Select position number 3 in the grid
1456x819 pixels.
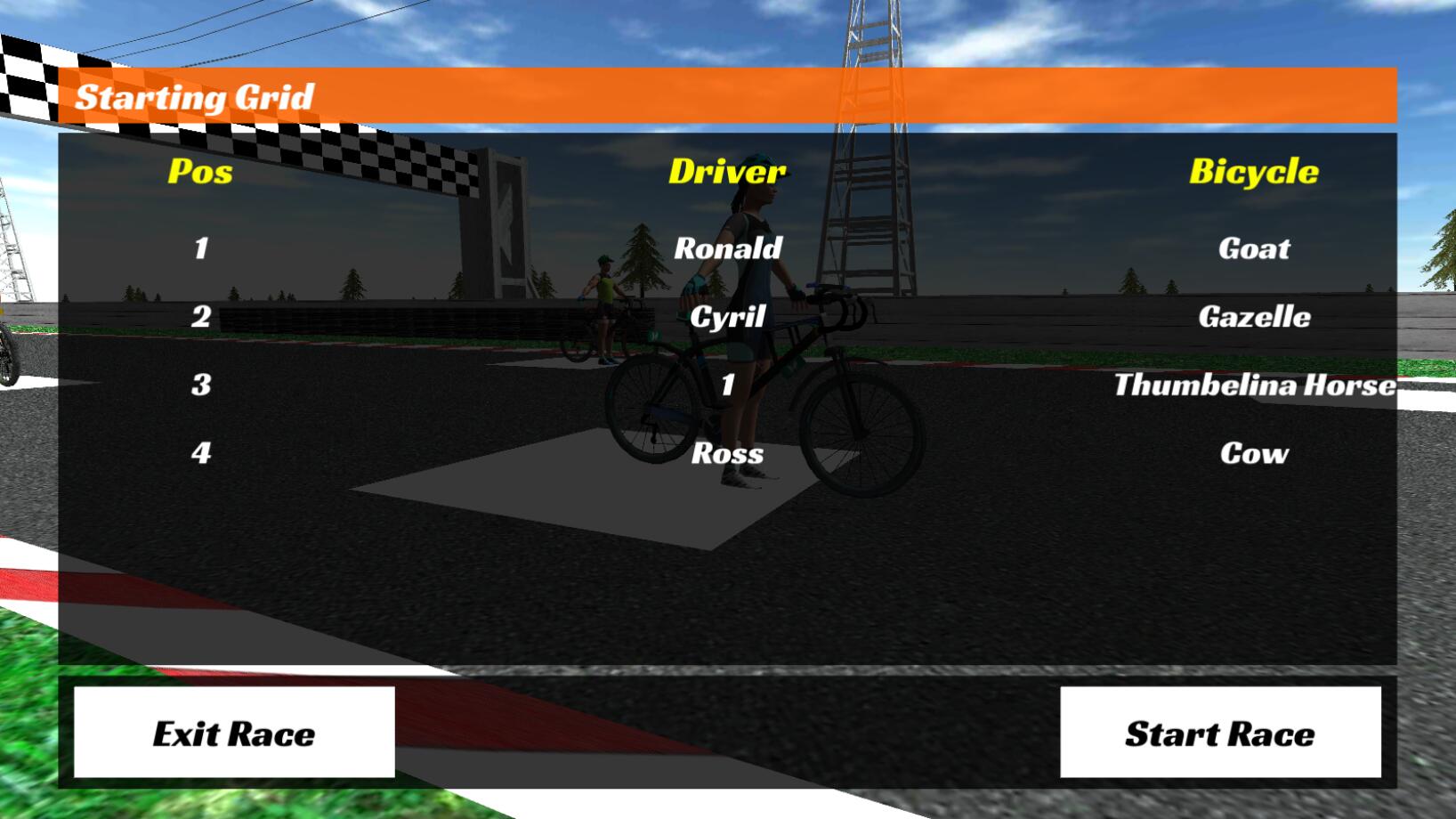[201, 385]
